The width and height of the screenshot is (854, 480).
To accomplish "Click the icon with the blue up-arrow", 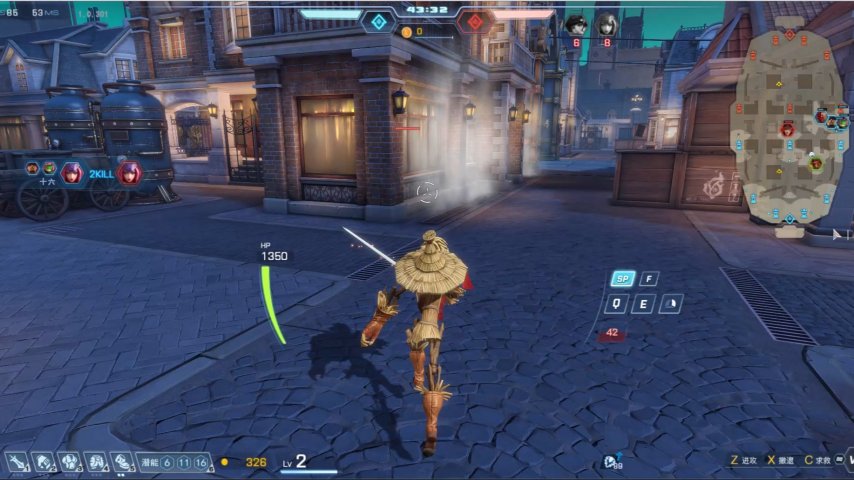I will (x=610, y=460).
